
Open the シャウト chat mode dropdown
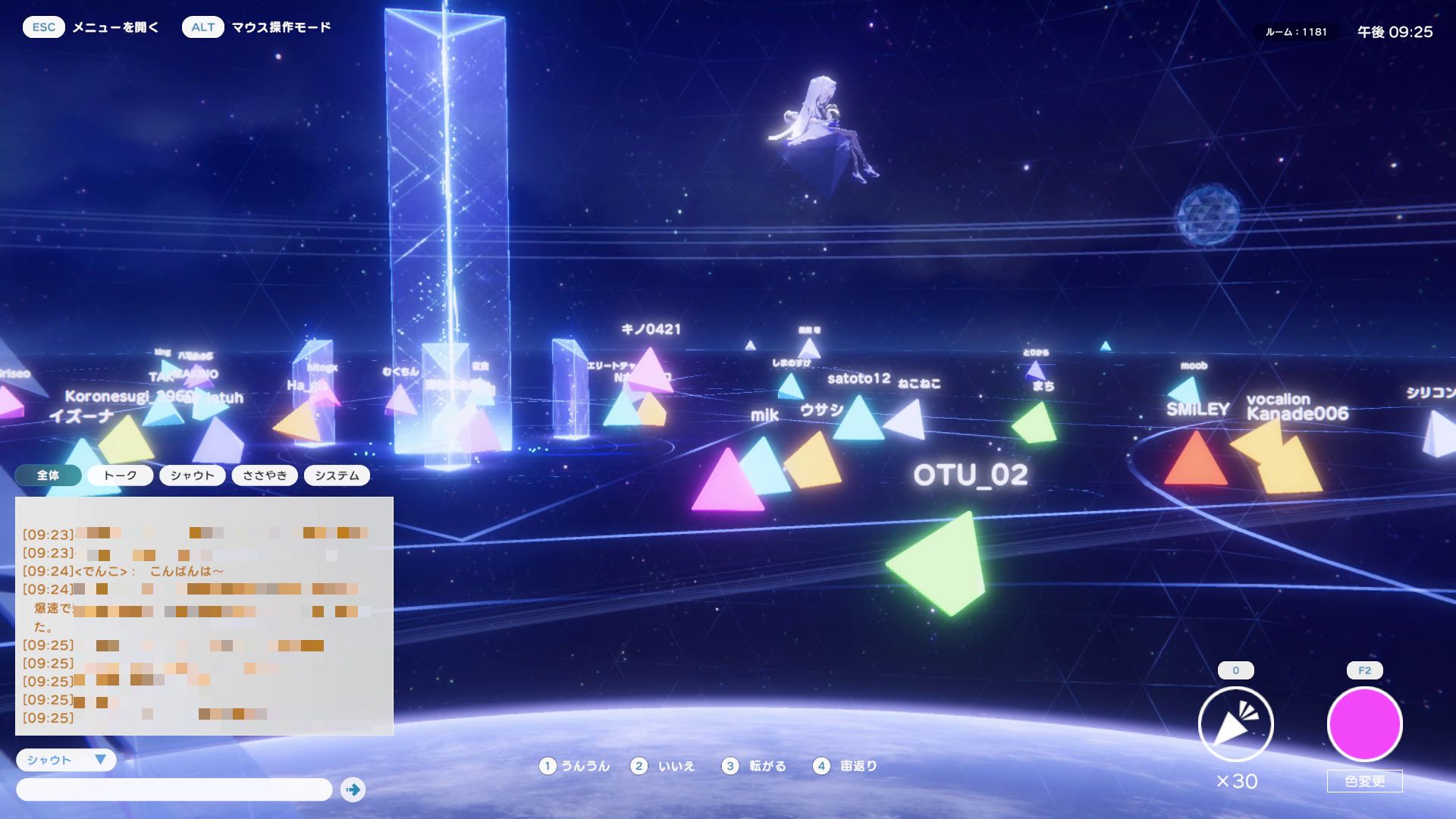[x=66, y=760]
